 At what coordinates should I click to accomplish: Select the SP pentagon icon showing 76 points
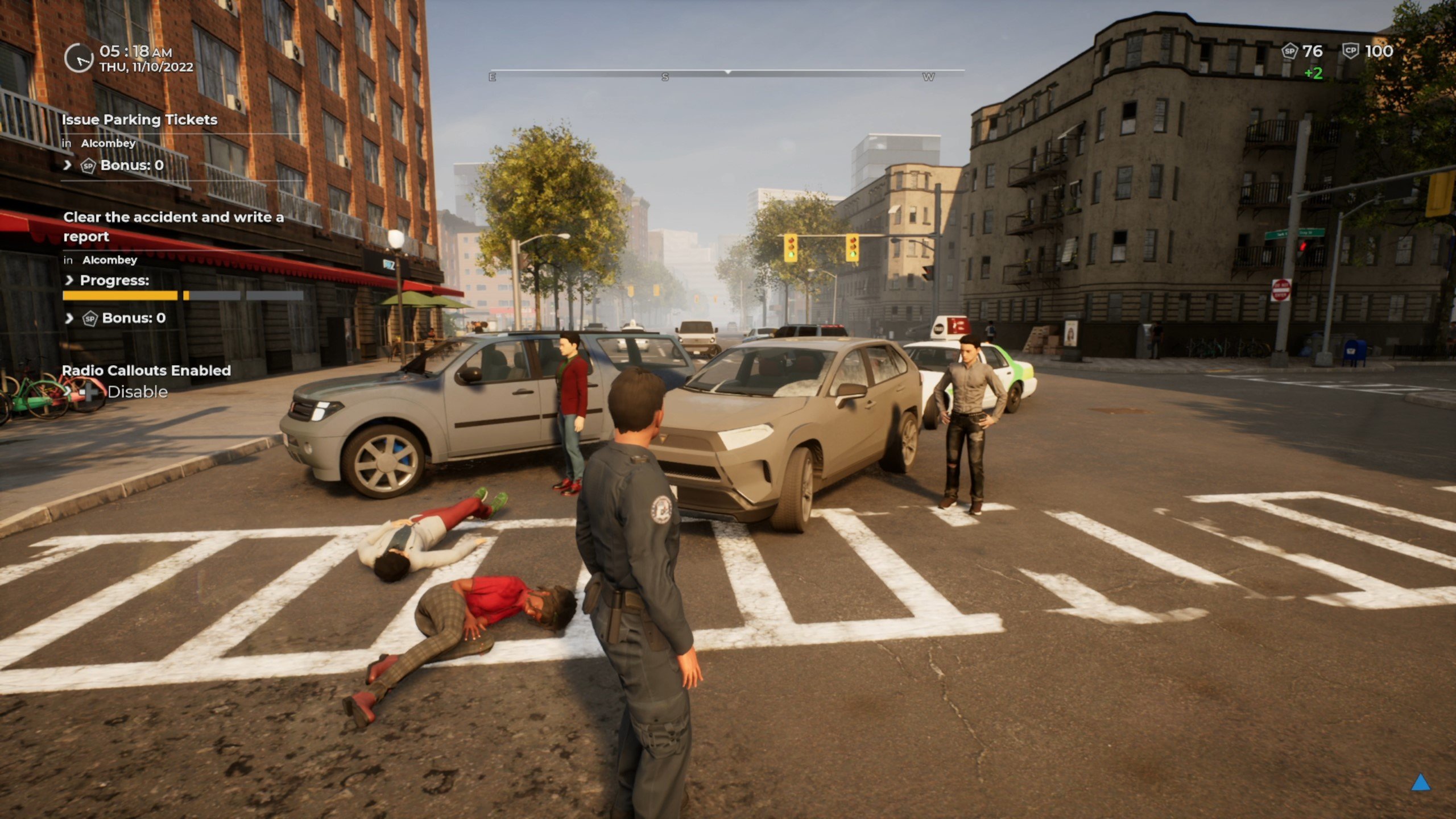(x=1290, y=51)
